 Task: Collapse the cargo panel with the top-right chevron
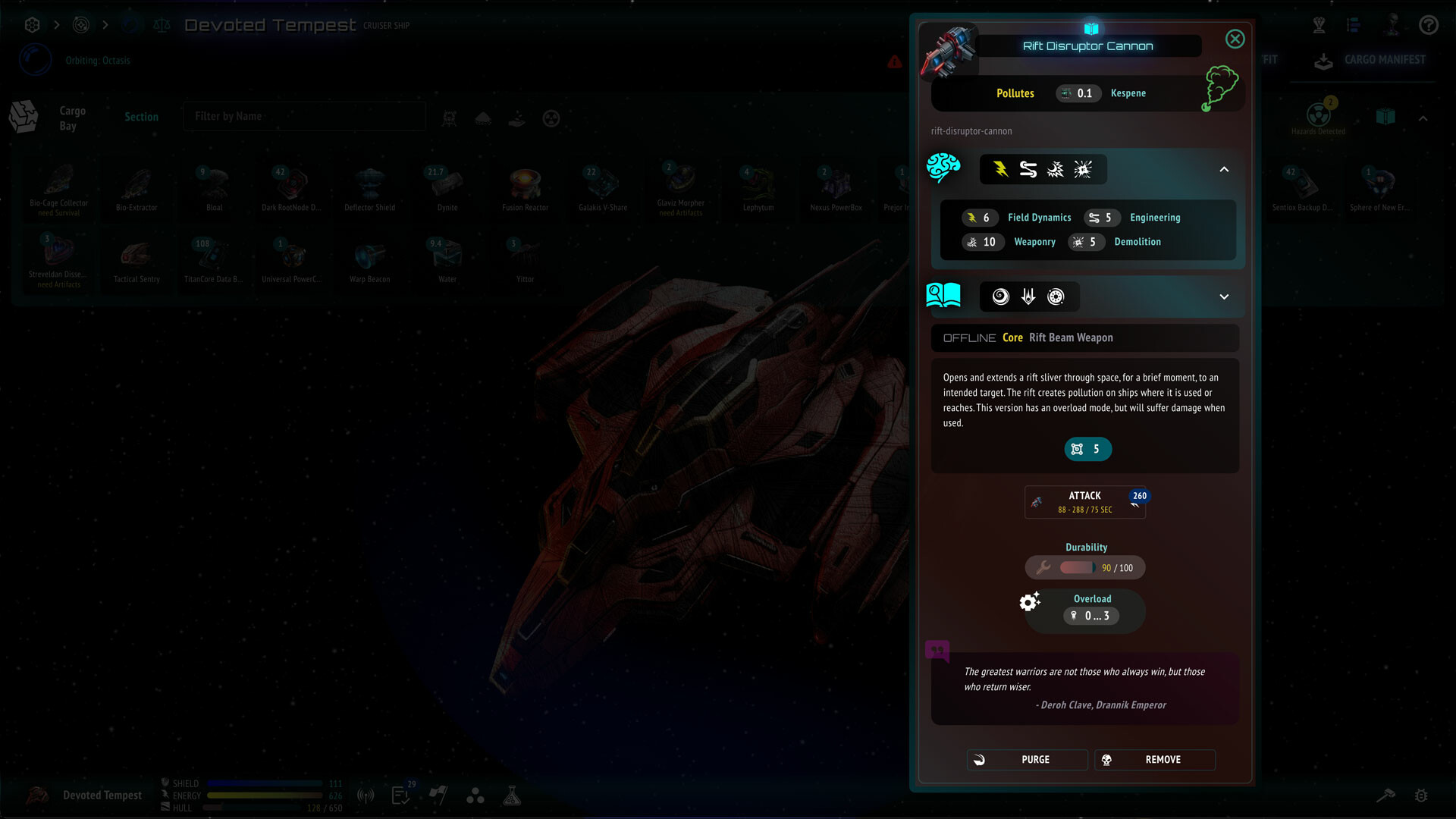[x=1423, y=118]
